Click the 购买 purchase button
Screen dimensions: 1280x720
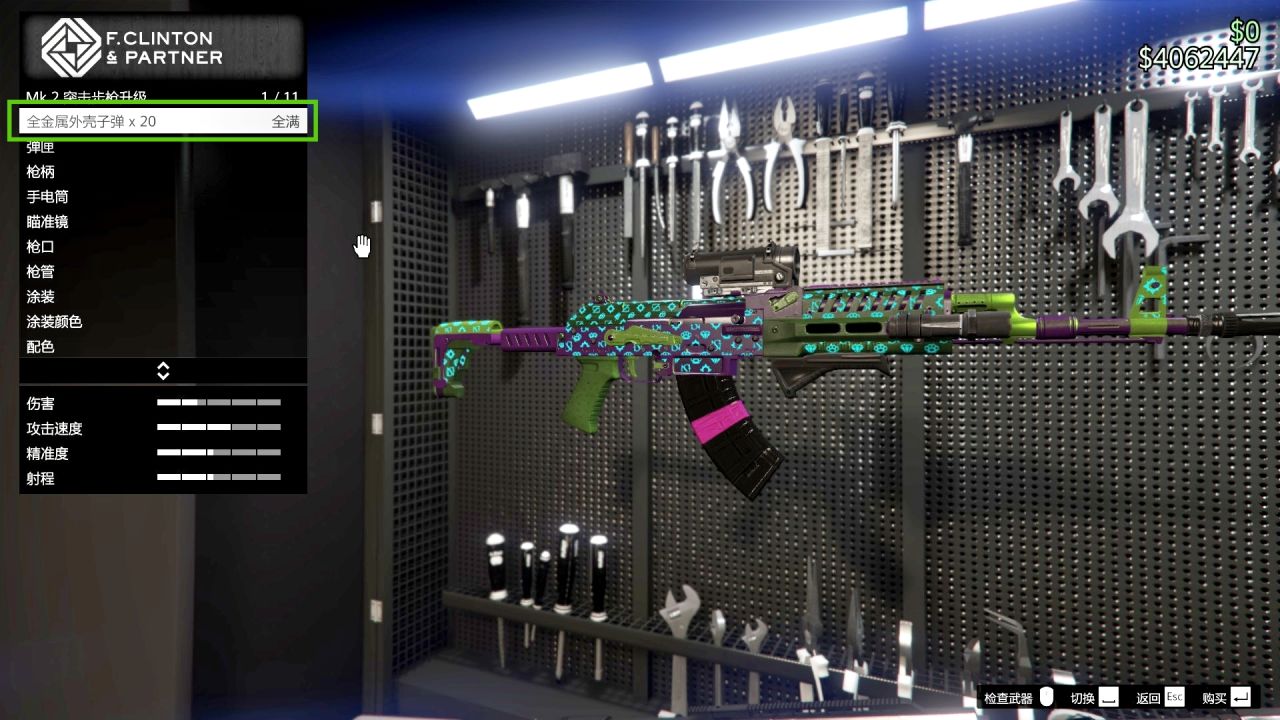1213,697
